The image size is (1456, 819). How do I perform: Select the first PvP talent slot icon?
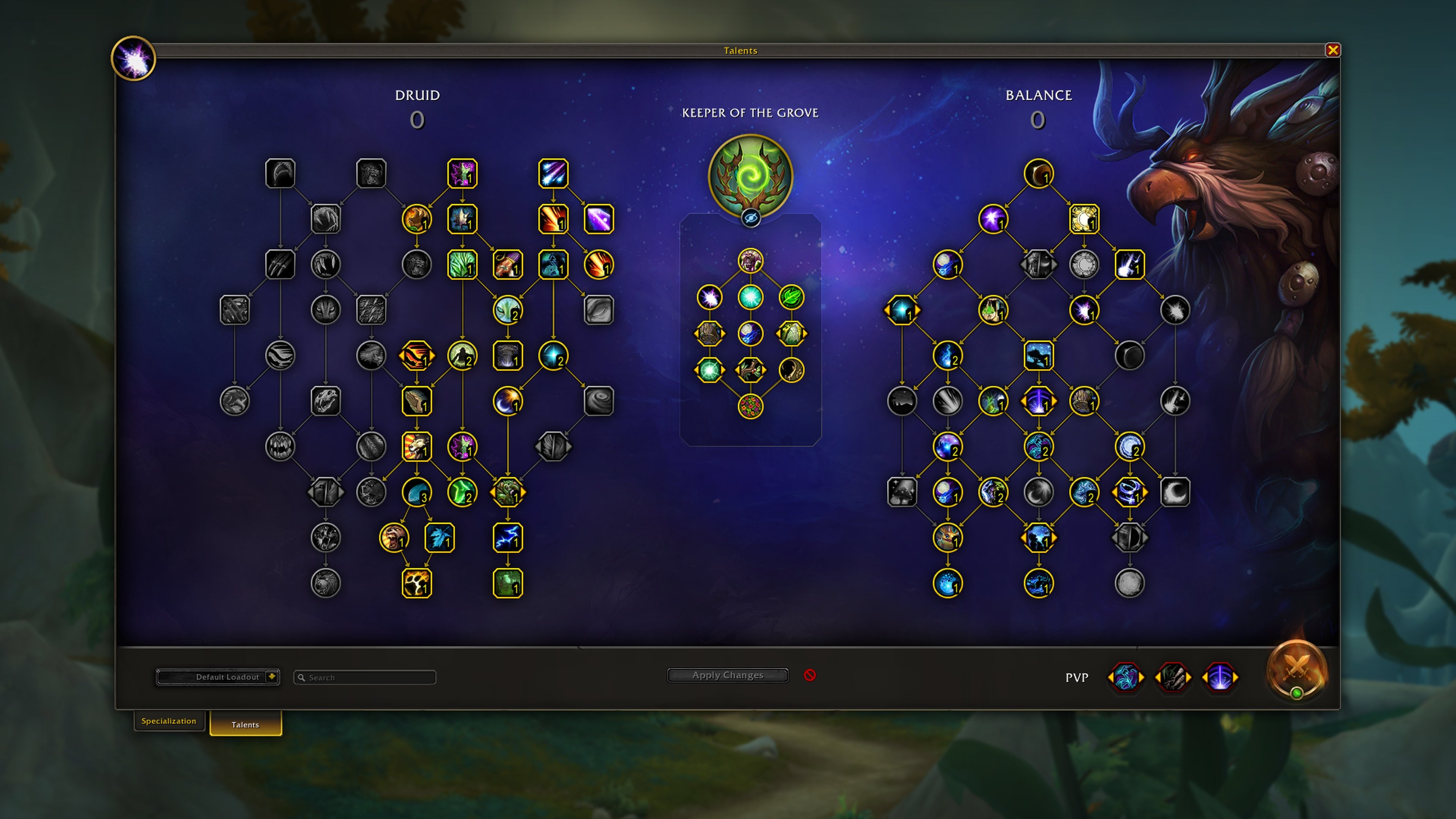point(1127,678)
